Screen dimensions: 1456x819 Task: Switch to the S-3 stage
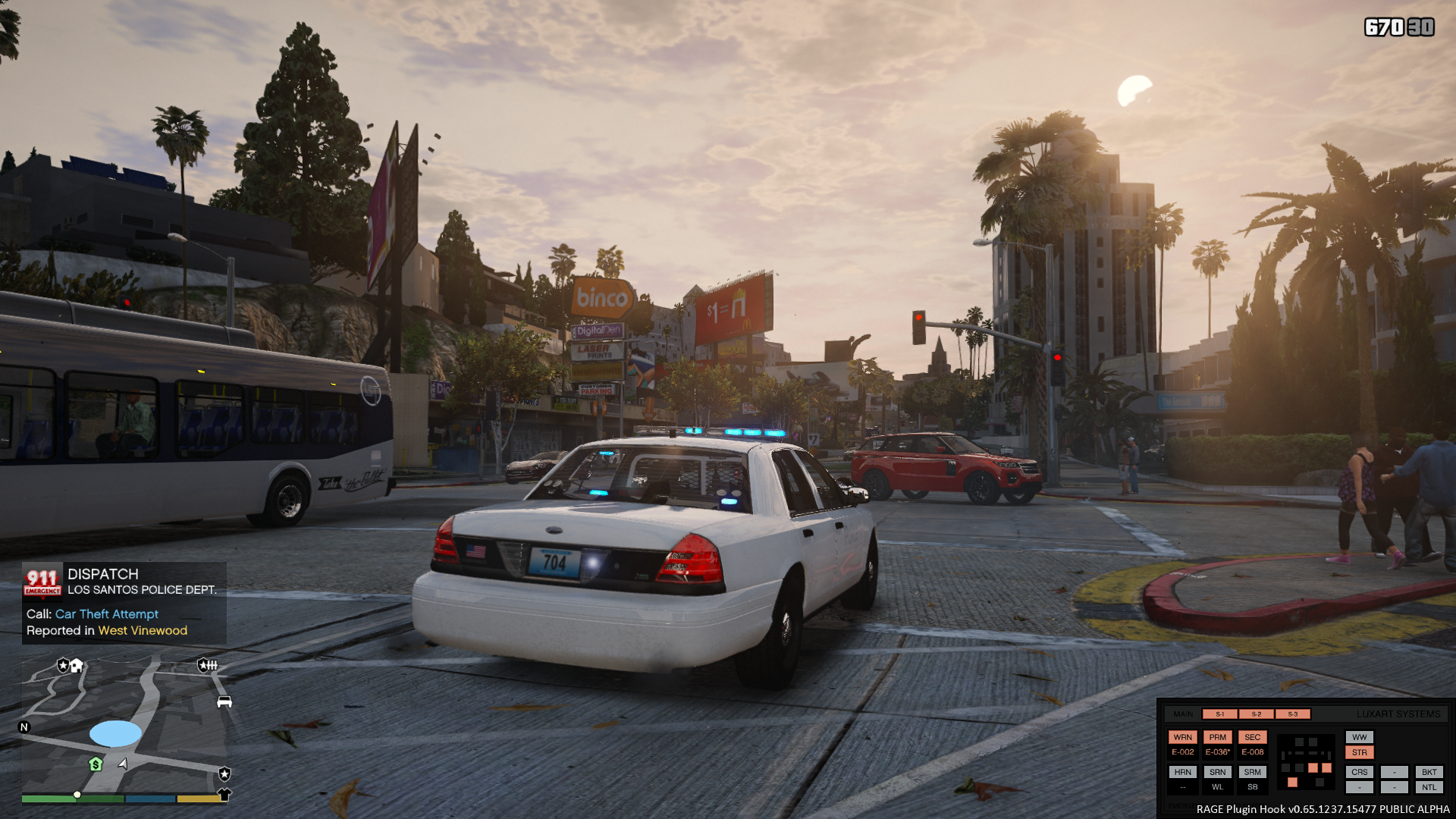coord(1292,714)
